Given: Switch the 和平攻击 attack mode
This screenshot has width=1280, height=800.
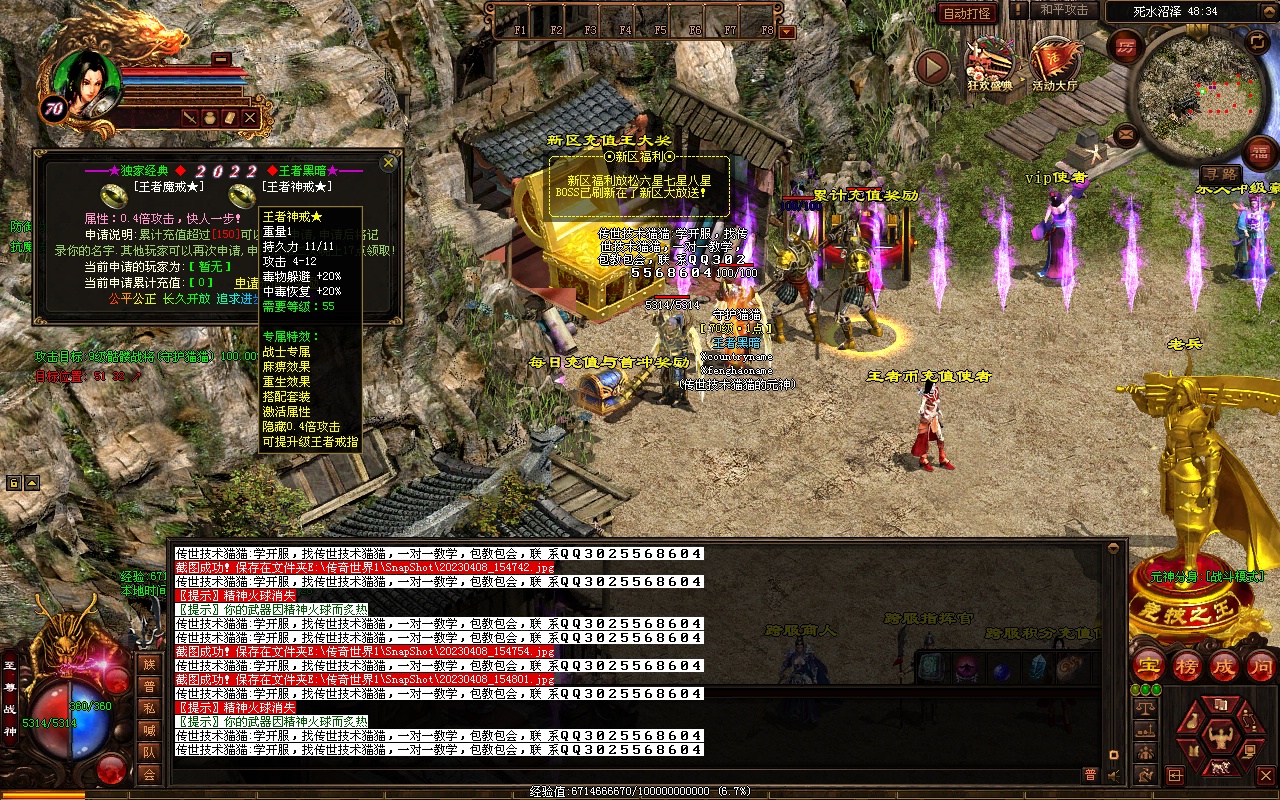Looking at the screenshot, I should pyautogui.click(x=1064, y=10).
